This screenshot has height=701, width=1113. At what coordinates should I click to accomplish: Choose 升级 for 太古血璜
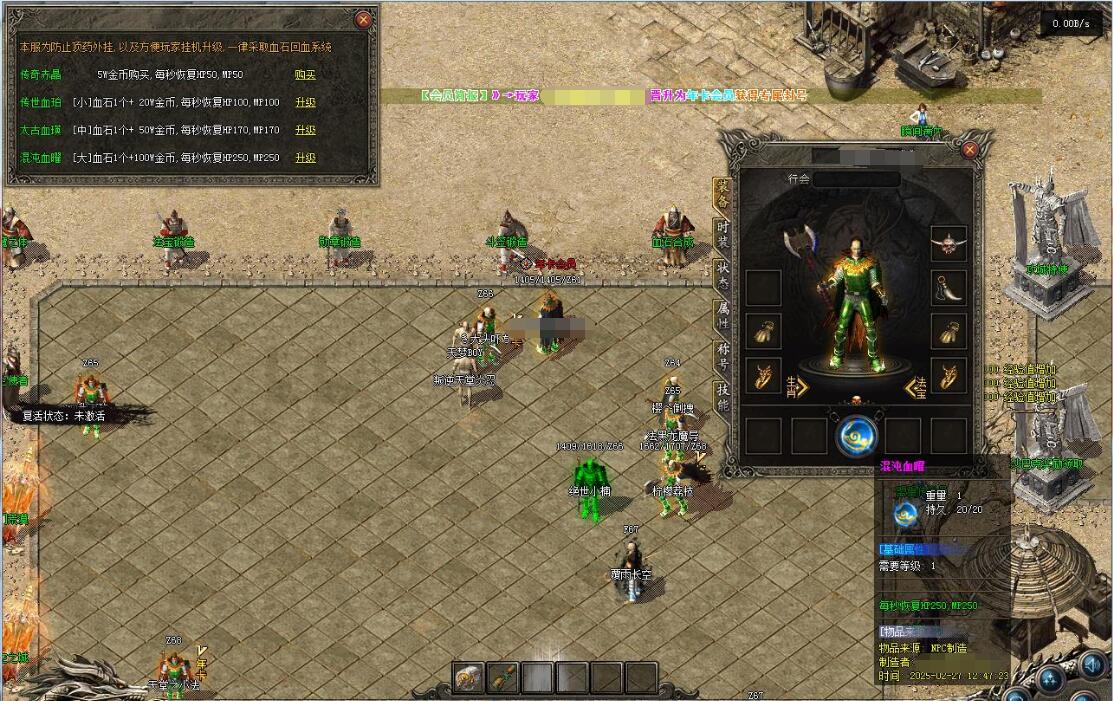click(x=305, y=130)
